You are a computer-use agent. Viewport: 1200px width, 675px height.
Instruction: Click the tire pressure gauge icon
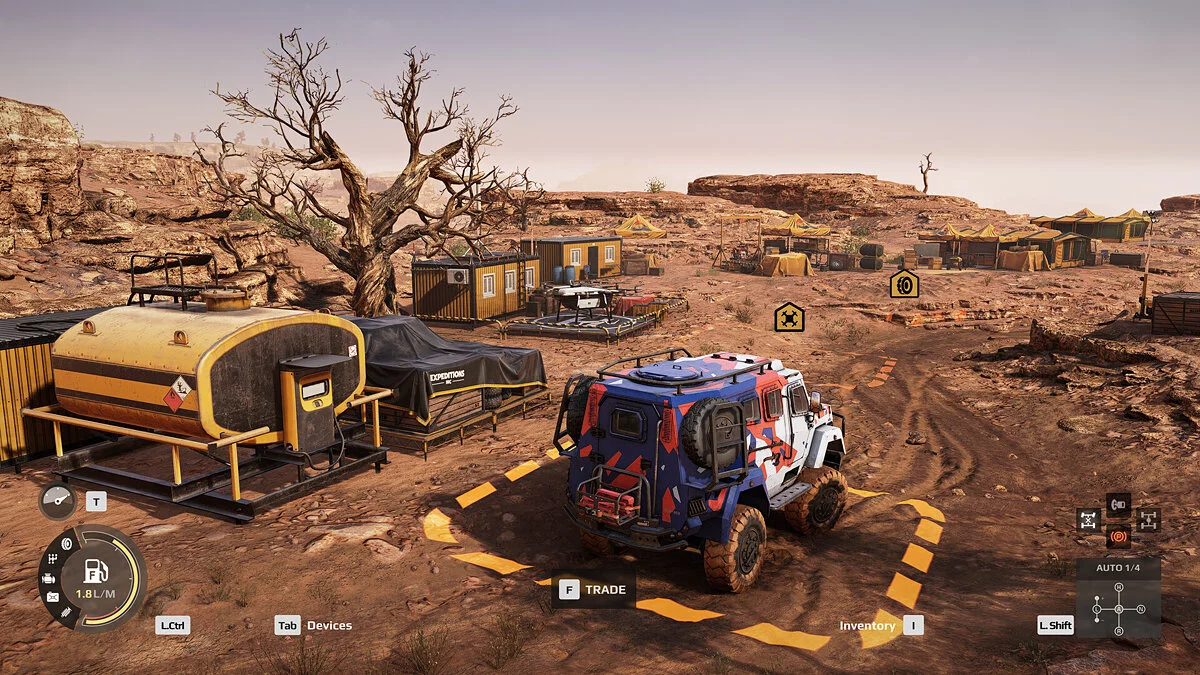pyautogui.click(x=56, y=501)
